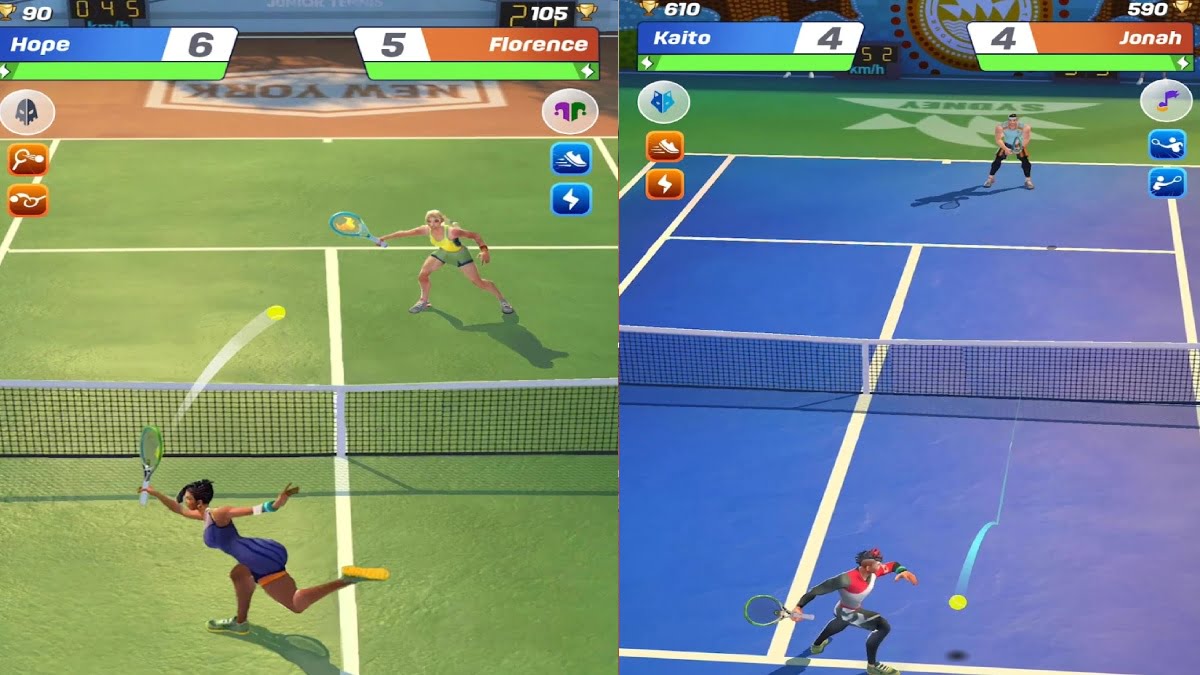The width and height of the screenshot is (1200, 675).
Task: Activate Florence's blue lightning bolt skill
Action: click(x=571, y=199)
